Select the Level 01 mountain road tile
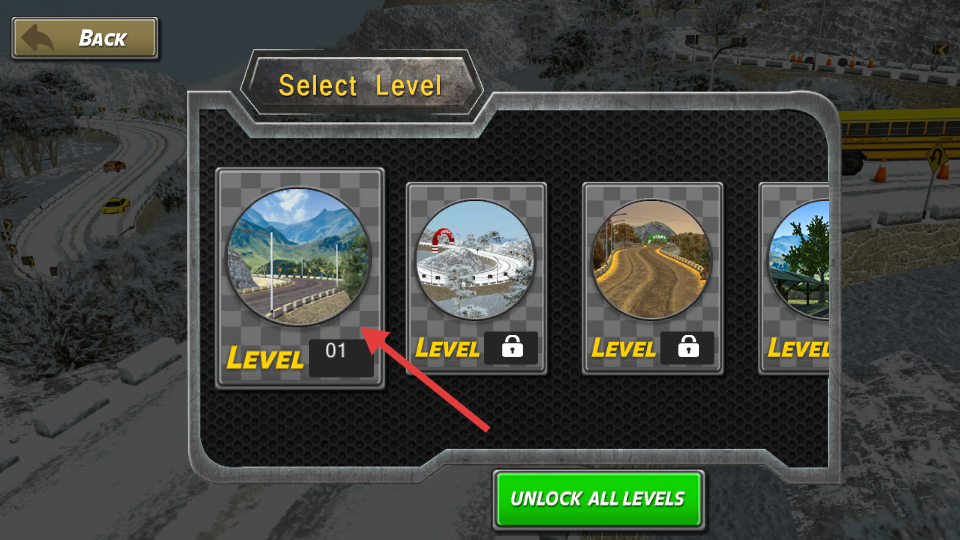960x540 pixels. pos(300,277)
